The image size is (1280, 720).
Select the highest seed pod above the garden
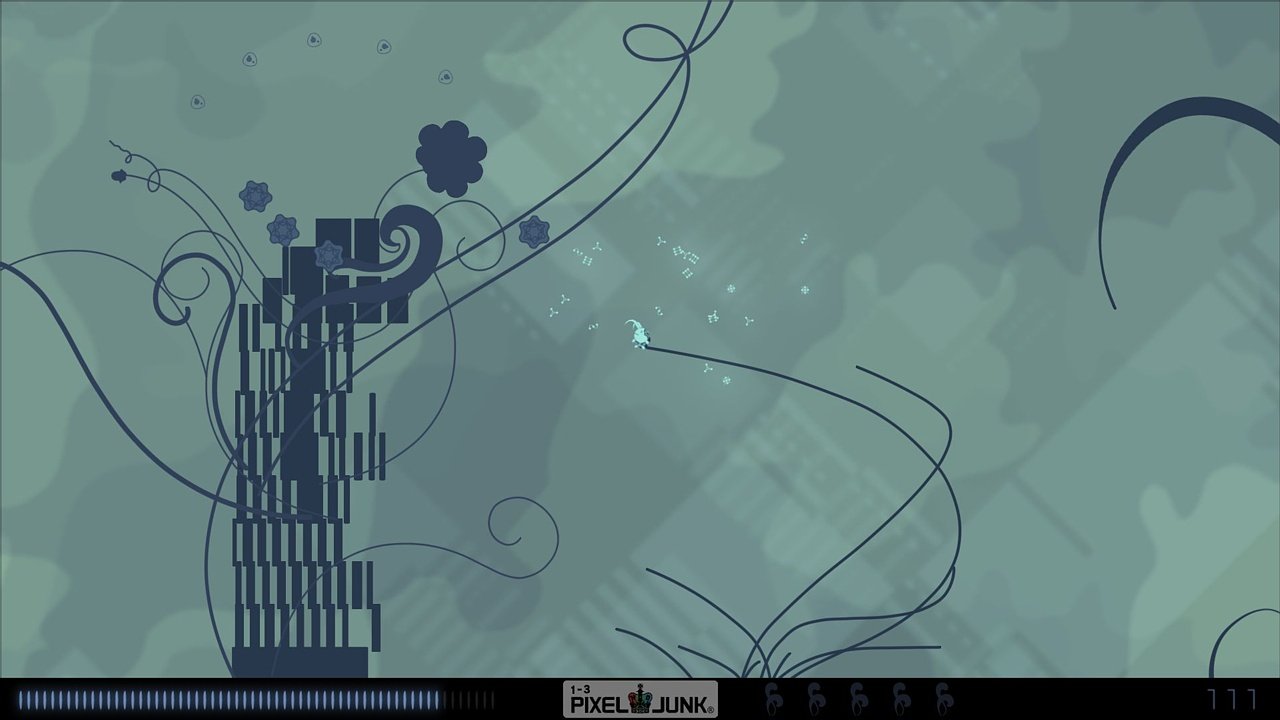(311, 40)
